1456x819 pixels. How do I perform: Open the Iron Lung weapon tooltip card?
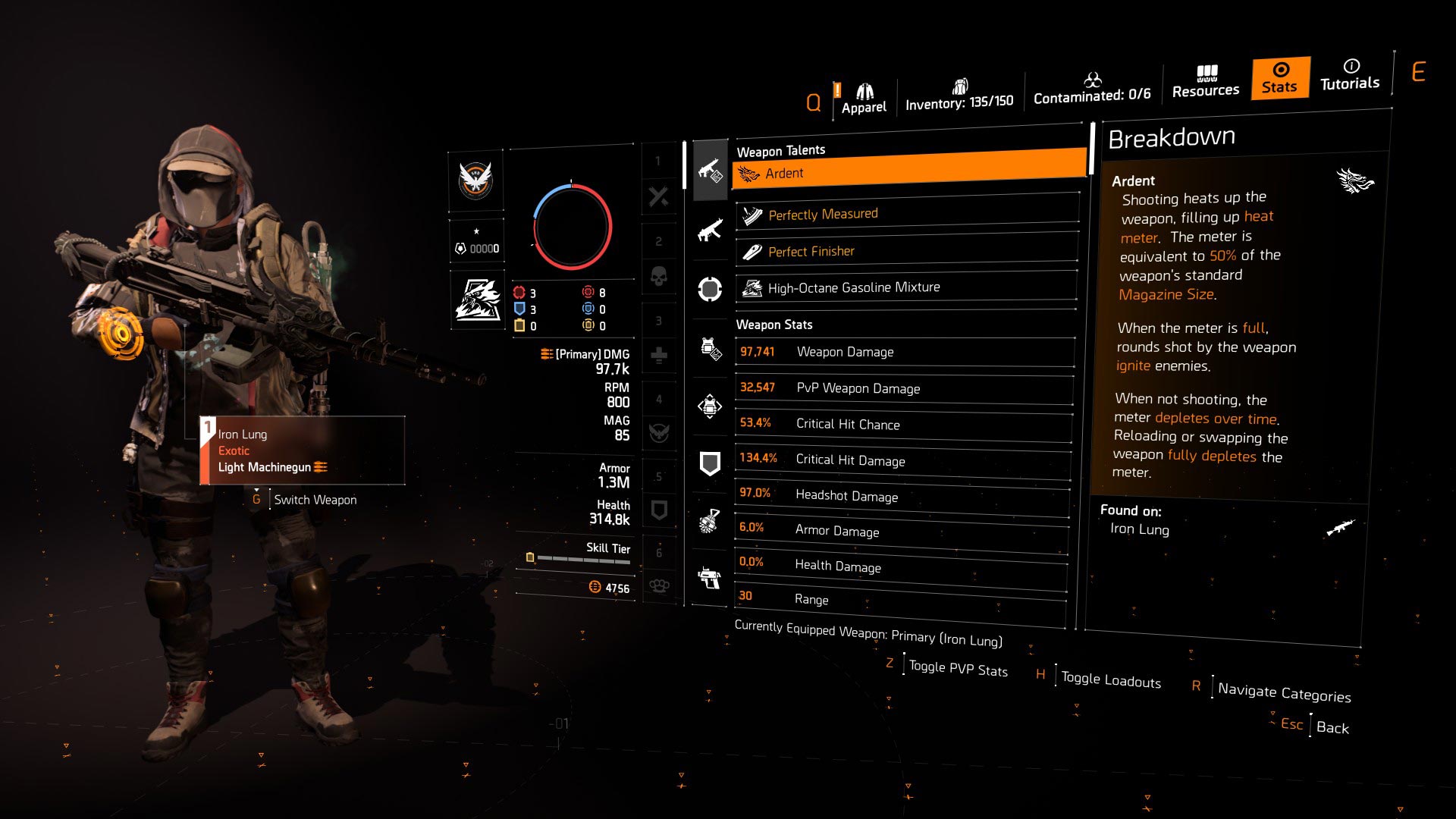(x=303, y=450)
